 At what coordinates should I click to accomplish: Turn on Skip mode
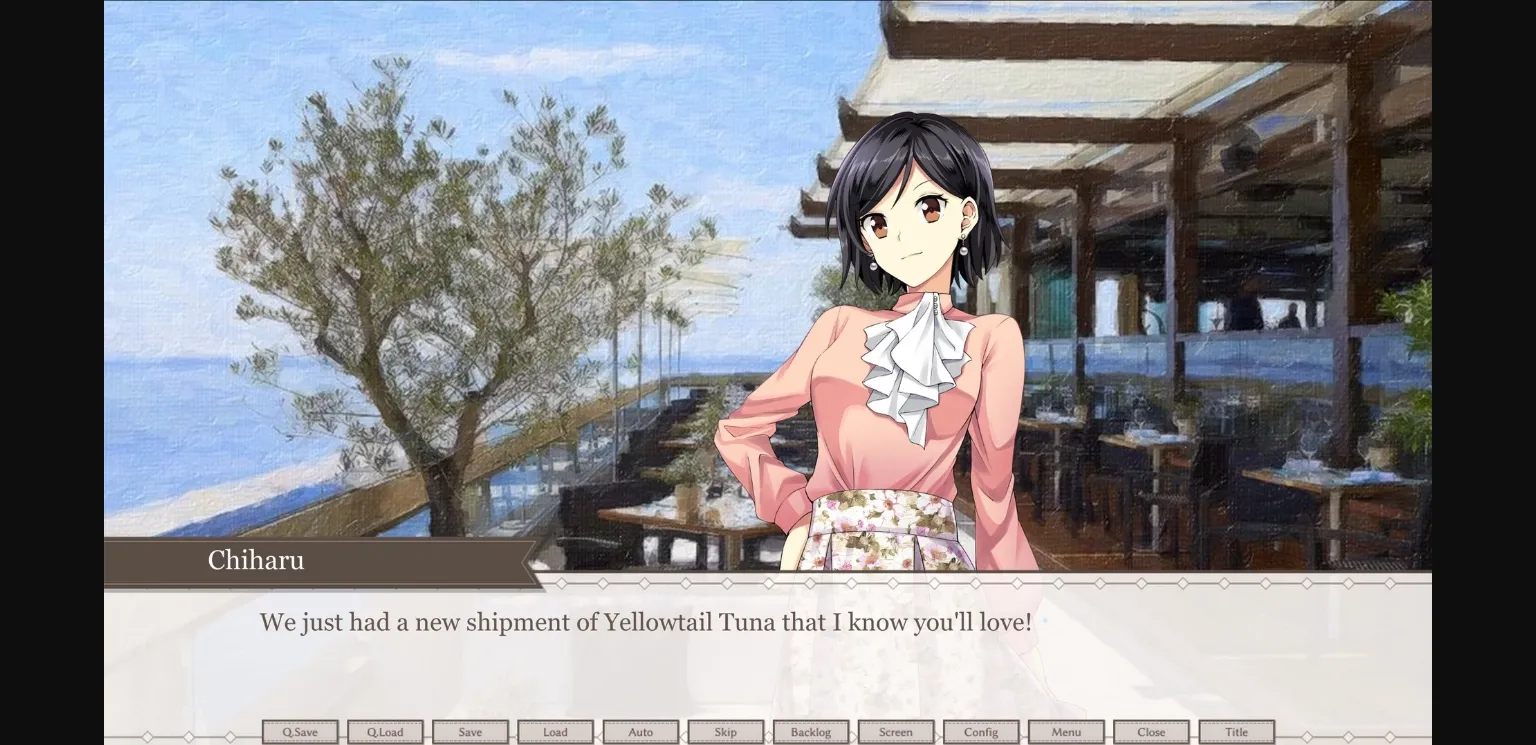[x=726, y=731]
